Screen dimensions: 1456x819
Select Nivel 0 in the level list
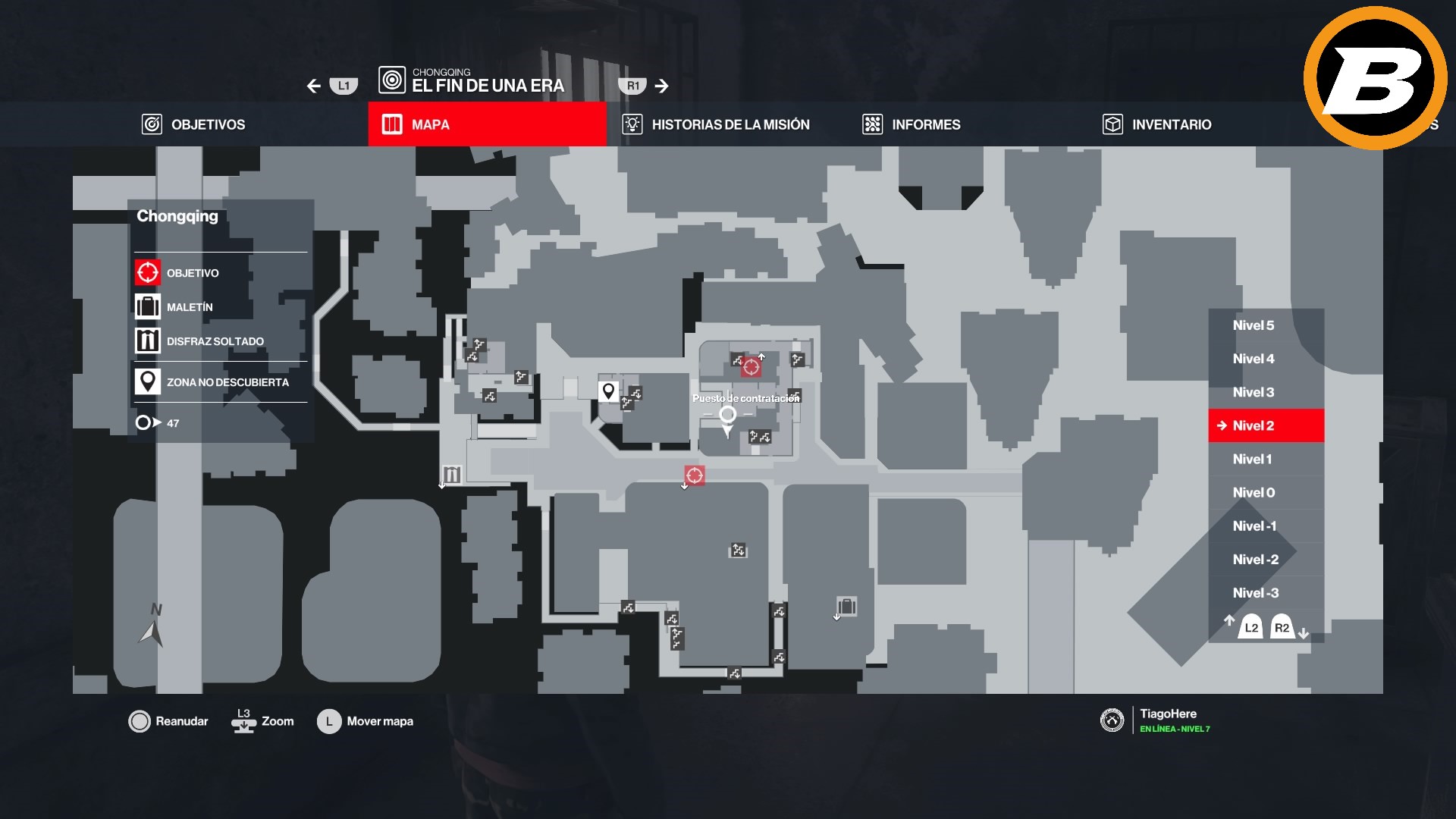(x=1255, y=492)
